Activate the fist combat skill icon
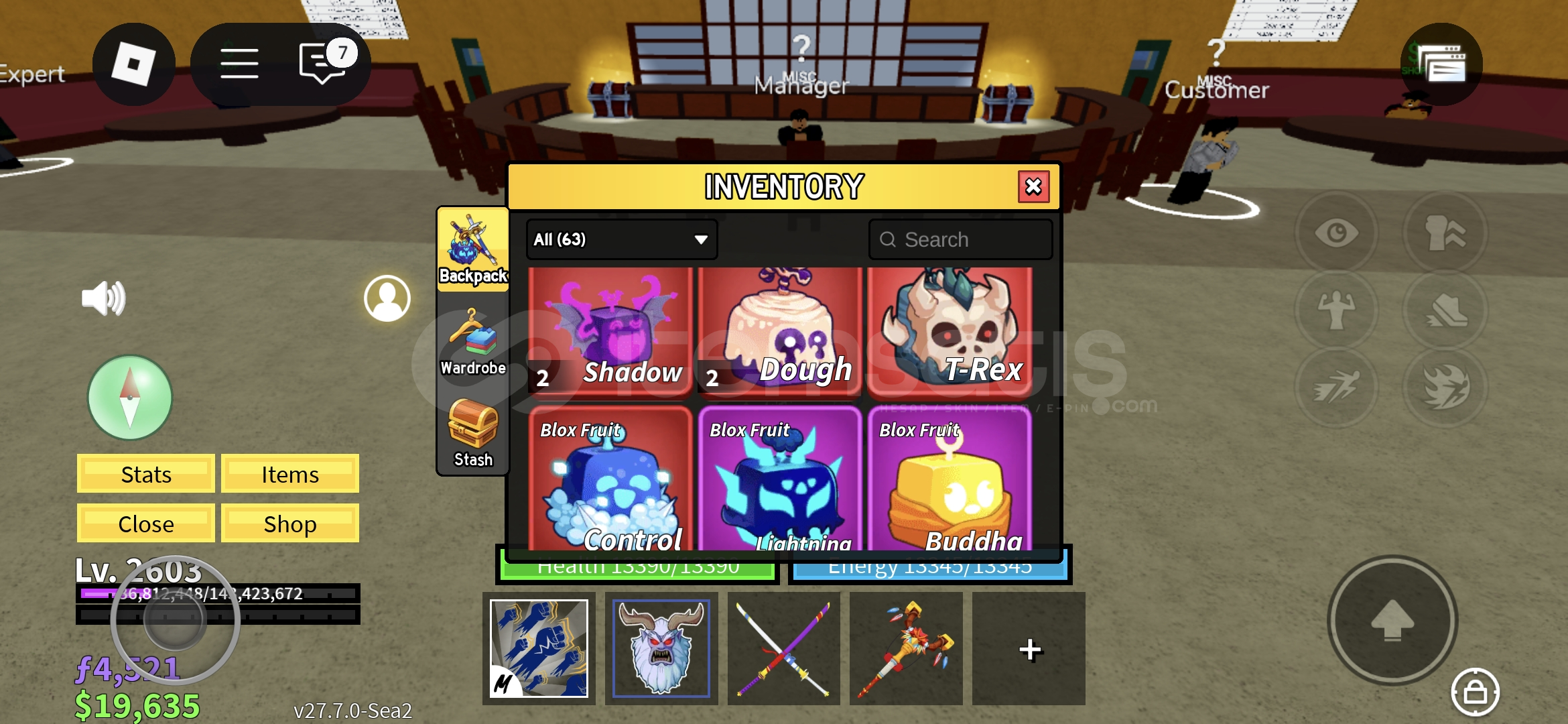This screenshot has width=1568, height=724. pyautogui.click(x=1445, y=231)
